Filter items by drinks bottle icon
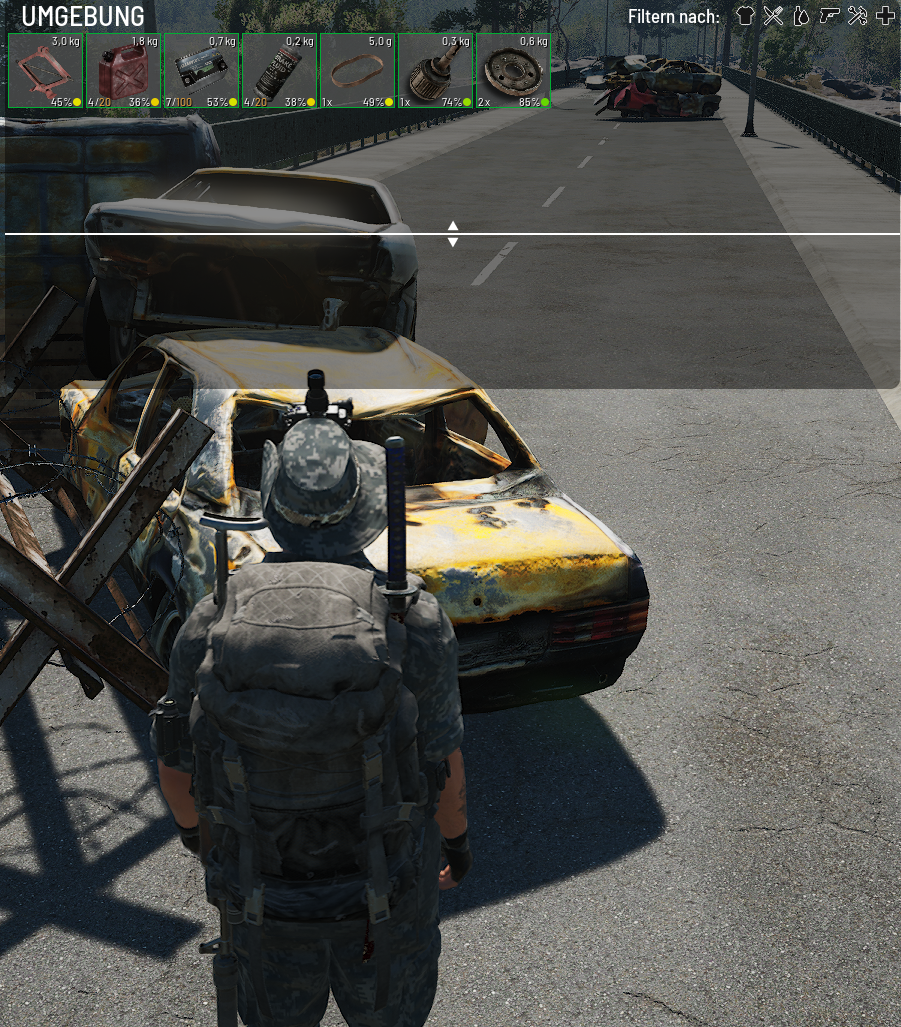 tap(801, 16)
